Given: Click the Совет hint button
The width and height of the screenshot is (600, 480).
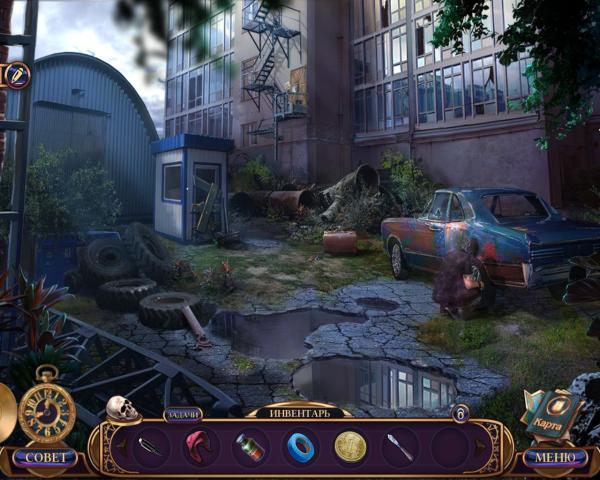Looking at the screenshot, I should (44, 457).
